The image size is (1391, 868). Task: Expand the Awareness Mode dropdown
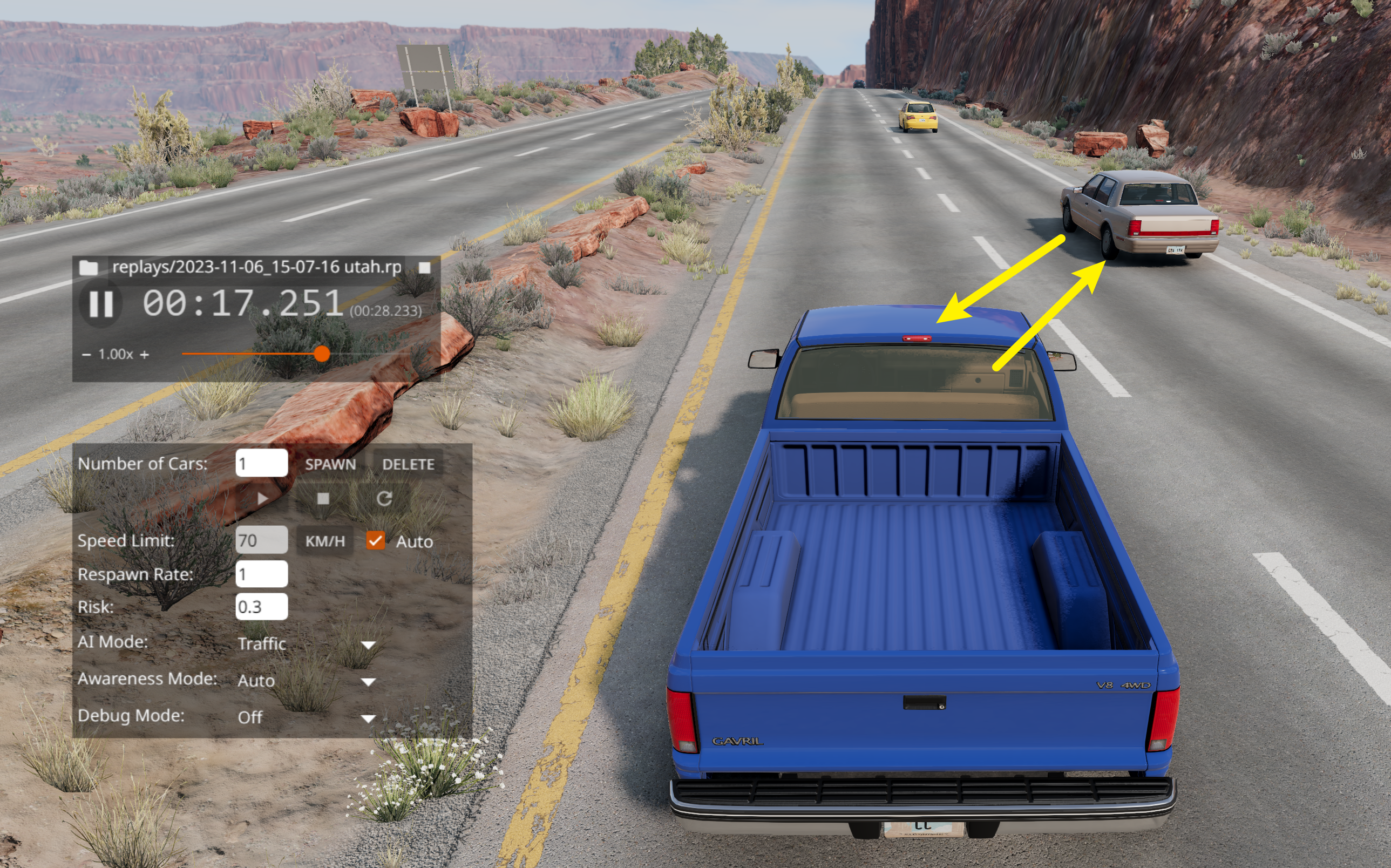click(306, 680)
